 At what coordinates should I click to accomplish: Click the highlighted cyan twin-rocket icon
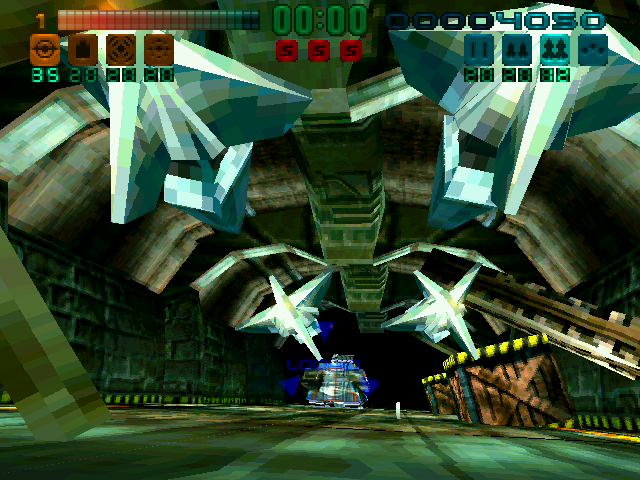(555, 48)
